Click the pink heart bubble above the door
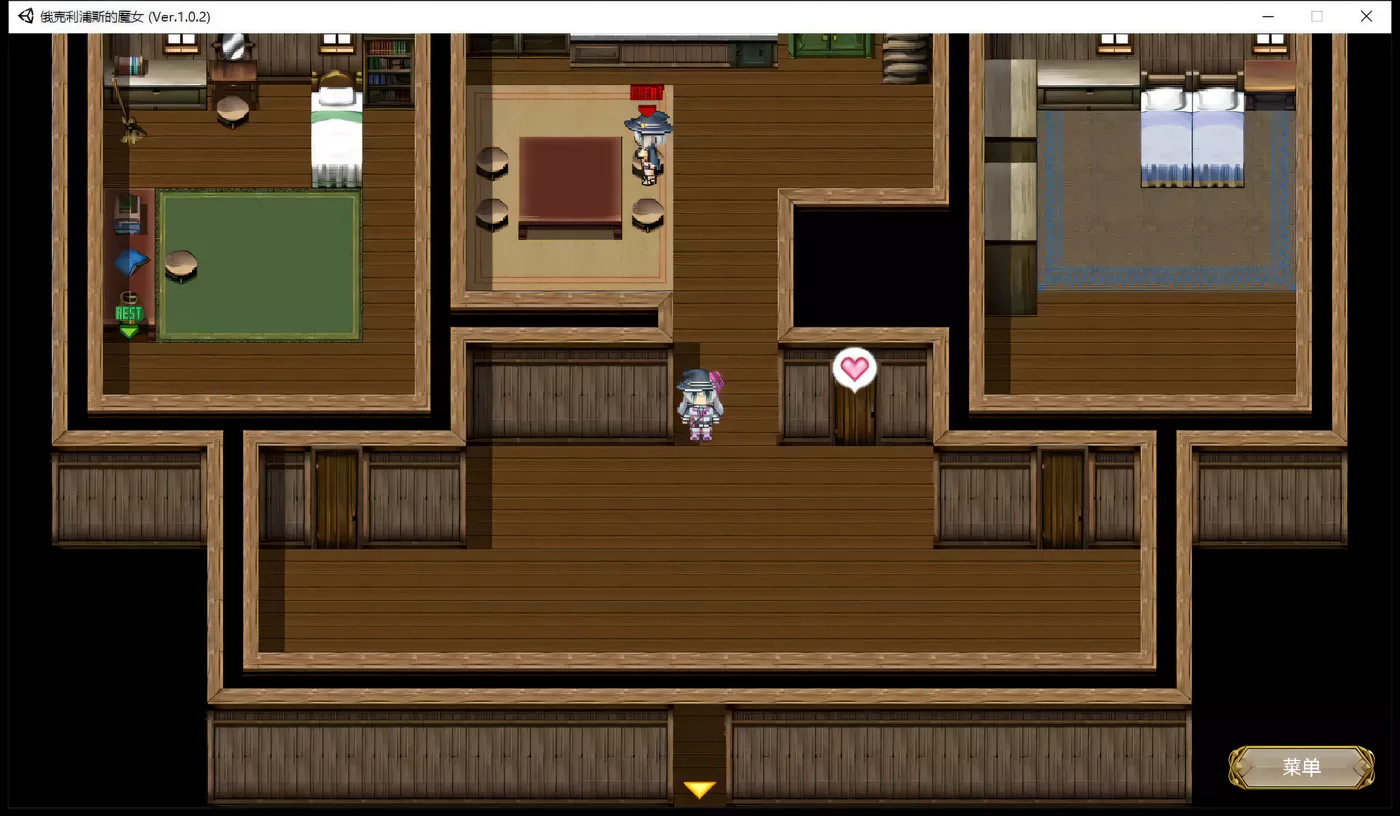 coord(855,368)
